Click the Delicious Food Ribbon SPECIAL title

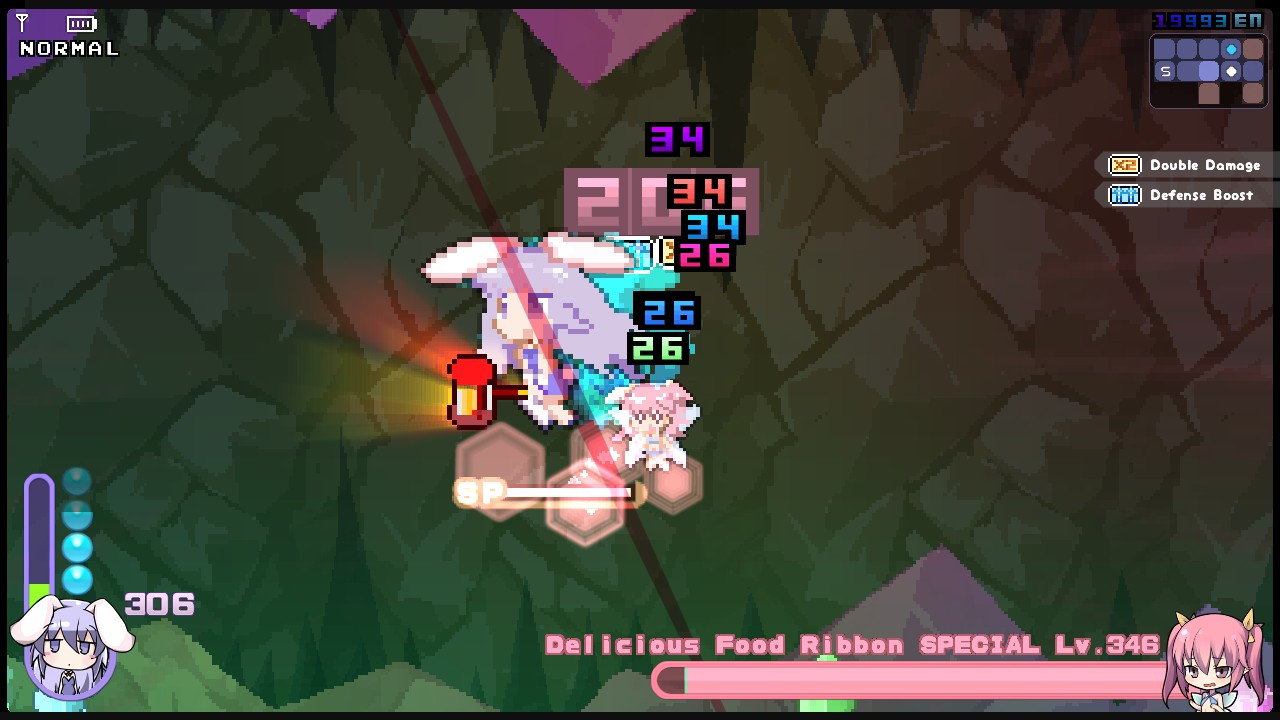click(x=790, y=645)
